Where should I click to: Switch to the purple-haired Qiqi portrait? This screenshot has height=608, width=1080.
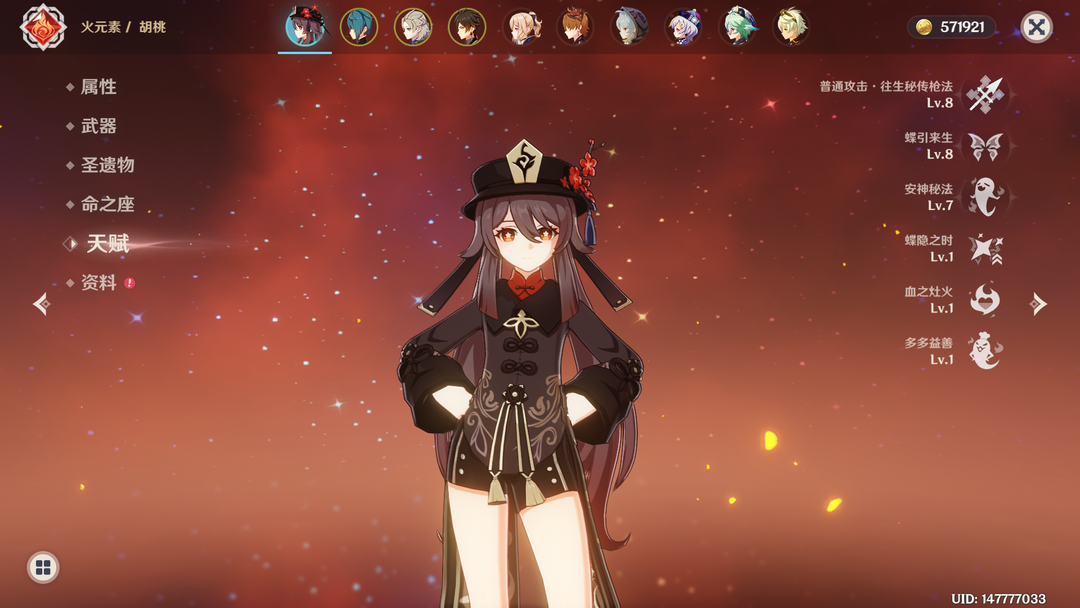tap(685, 27)
